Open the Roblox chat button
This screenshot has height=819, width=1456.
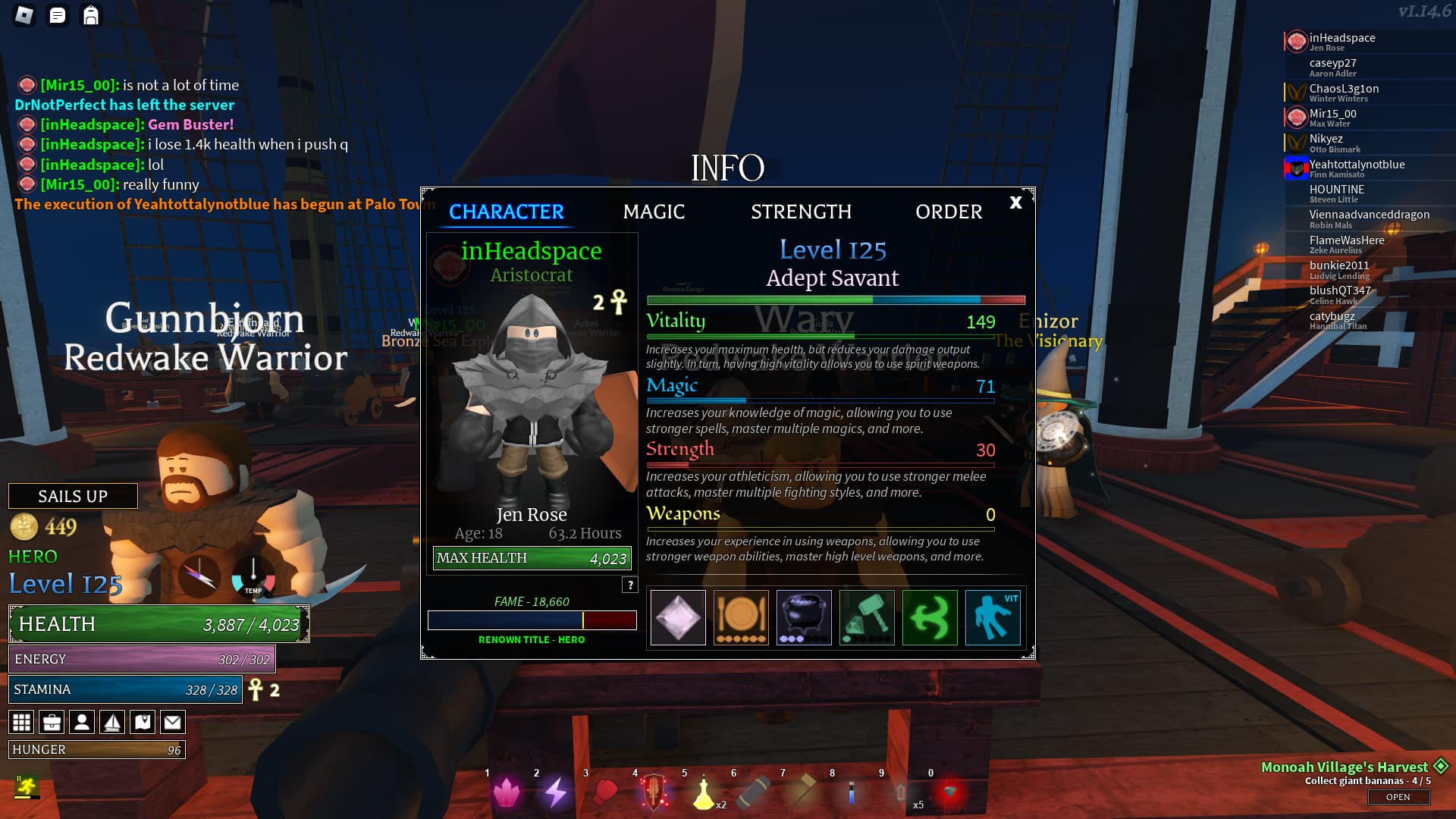58,15
